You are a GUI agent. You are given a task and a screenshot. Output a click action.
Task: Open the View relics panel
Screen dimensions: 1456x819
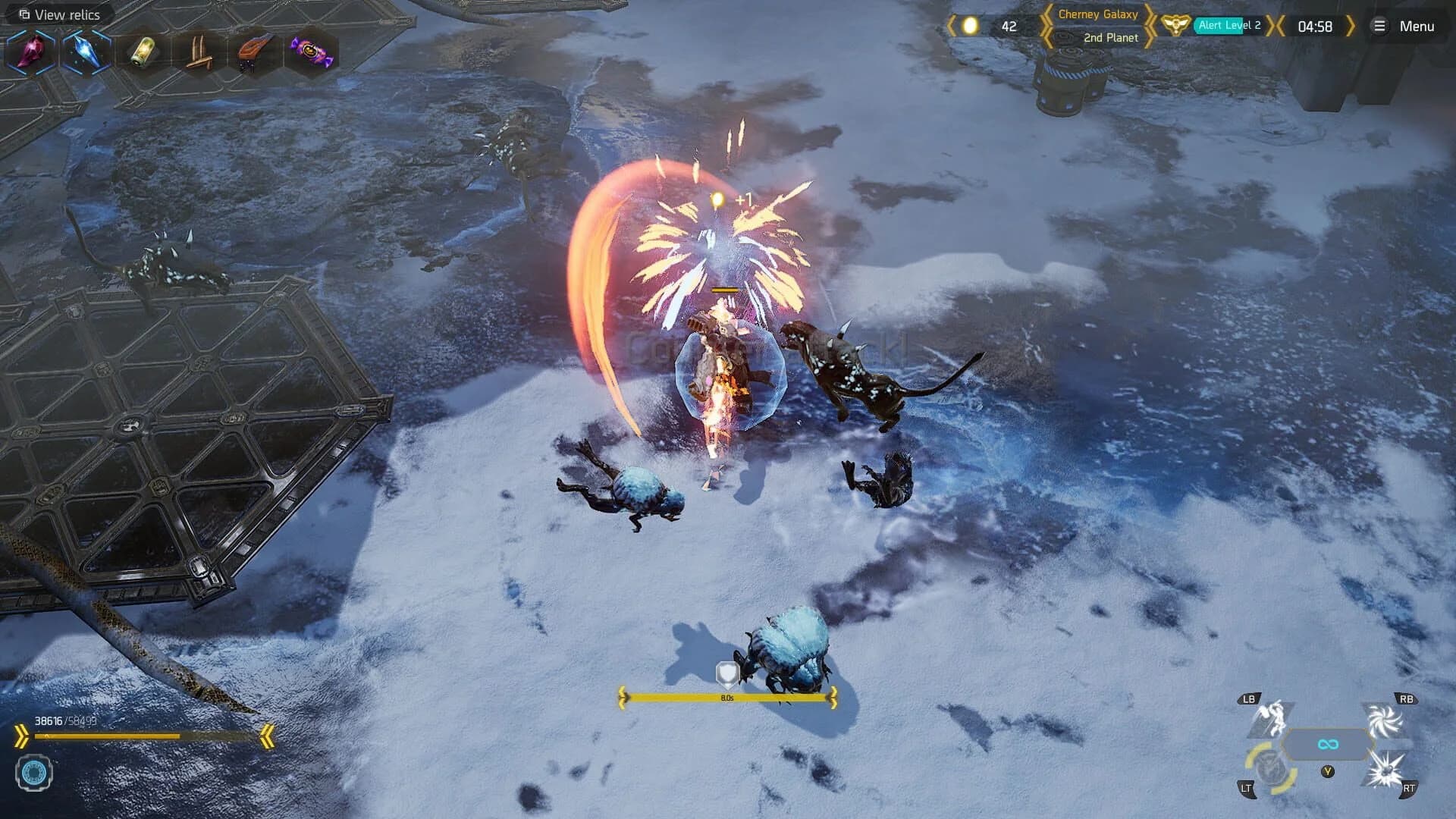tap(59, 14)
